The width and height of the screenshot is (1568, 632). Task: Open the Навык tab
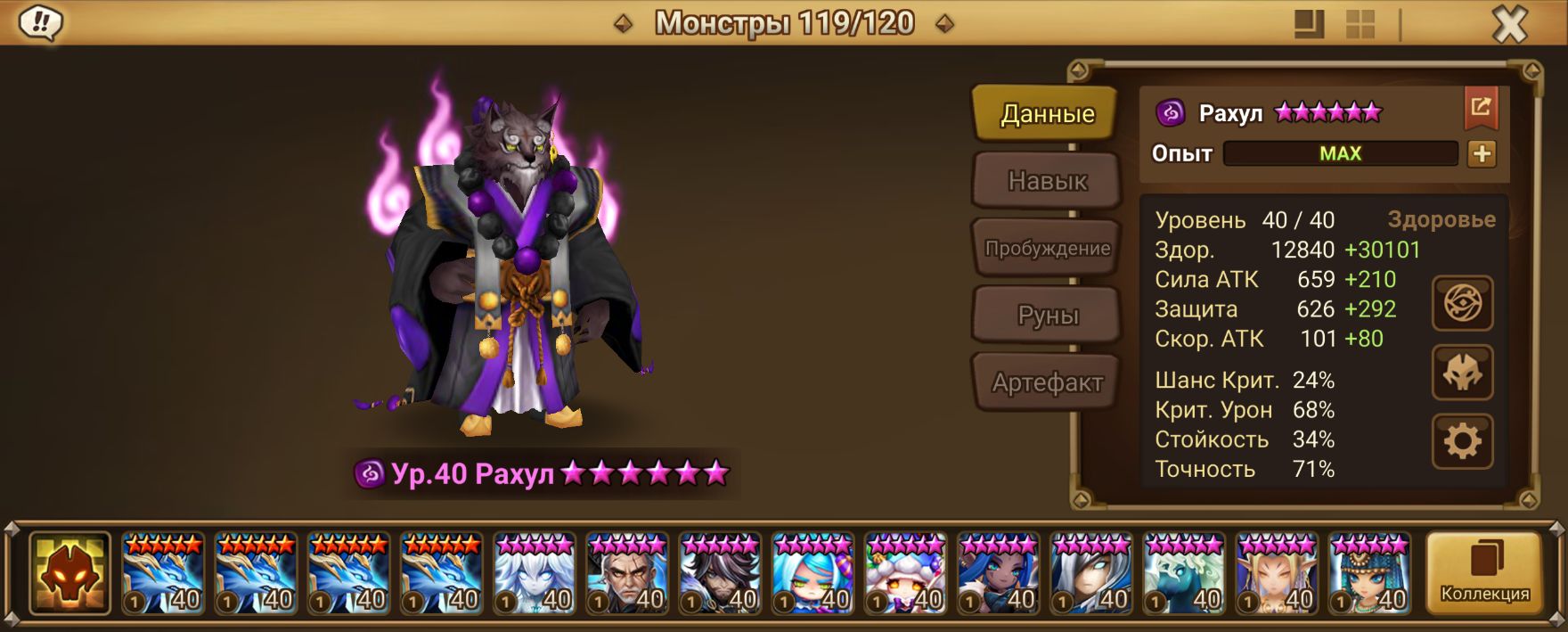pyautogui.click(x=1046, y=181)
